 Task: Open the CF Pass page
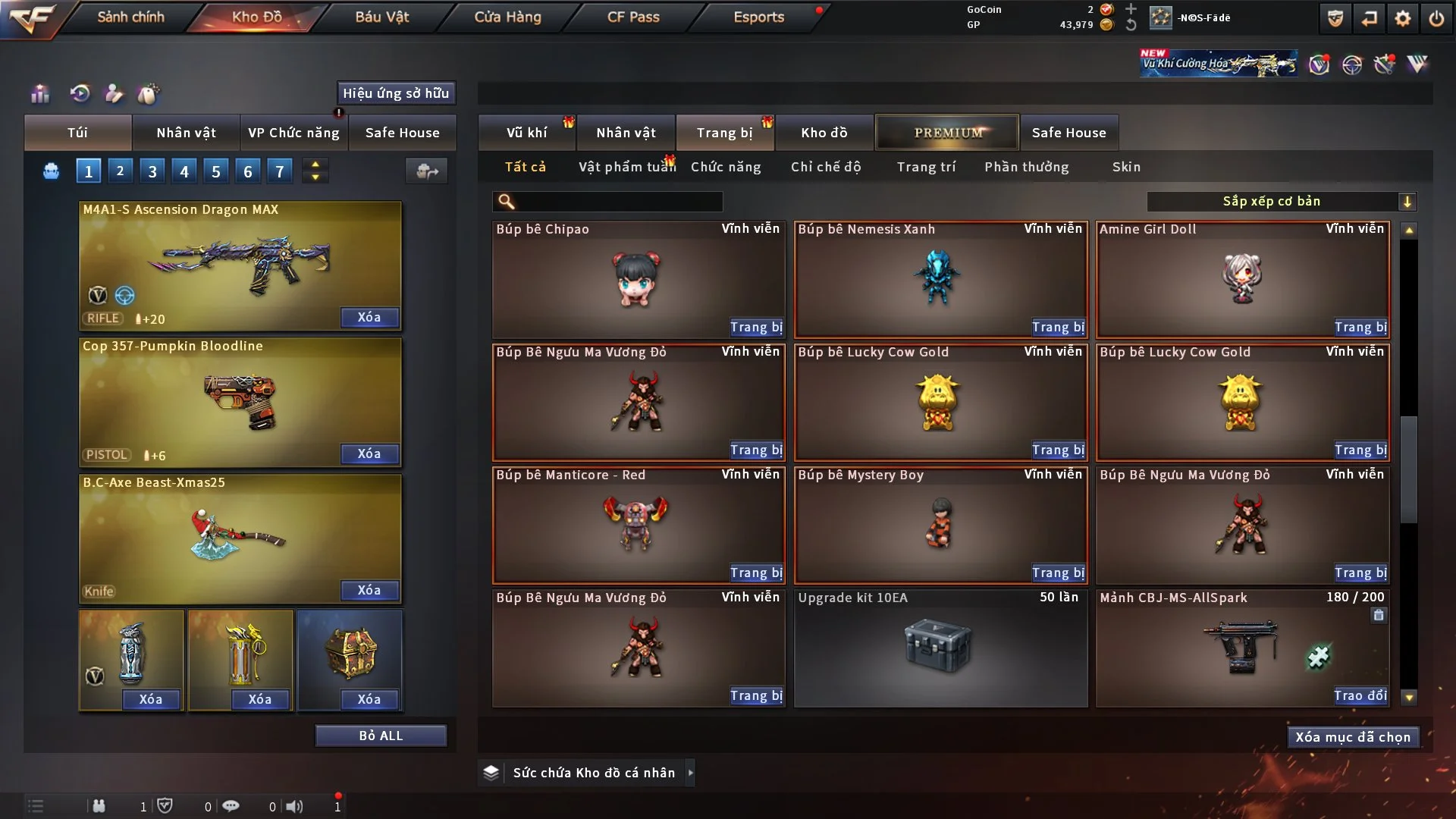633,17
